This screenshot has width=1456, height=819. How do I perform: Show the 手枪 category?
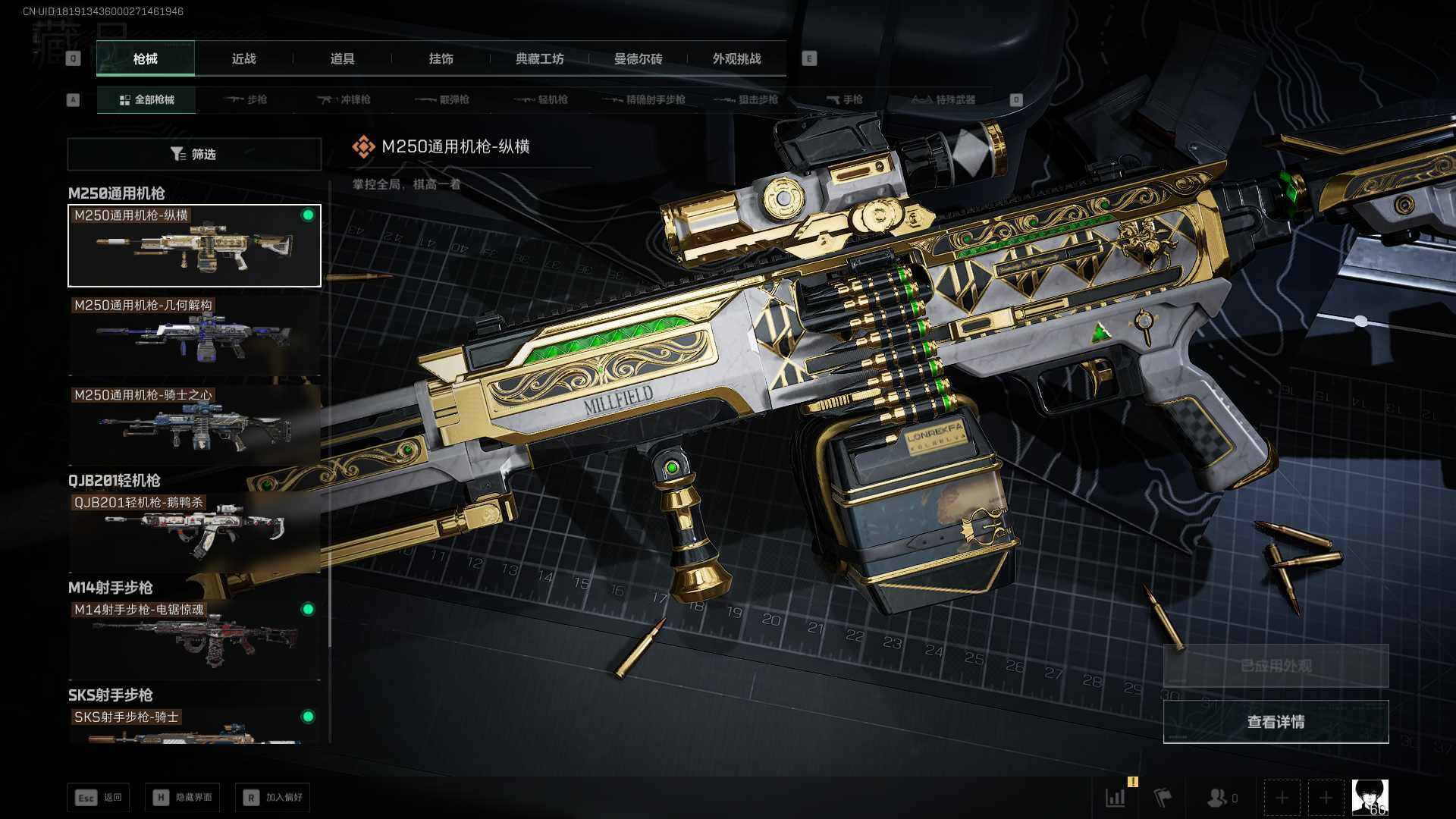coord(845,99)
